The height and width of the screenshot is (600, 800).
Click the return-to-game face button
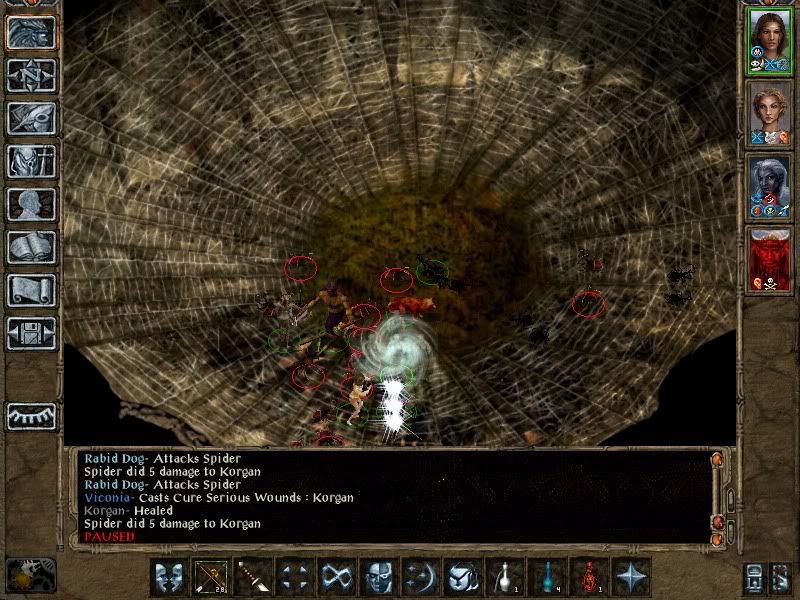click(31, 33)
